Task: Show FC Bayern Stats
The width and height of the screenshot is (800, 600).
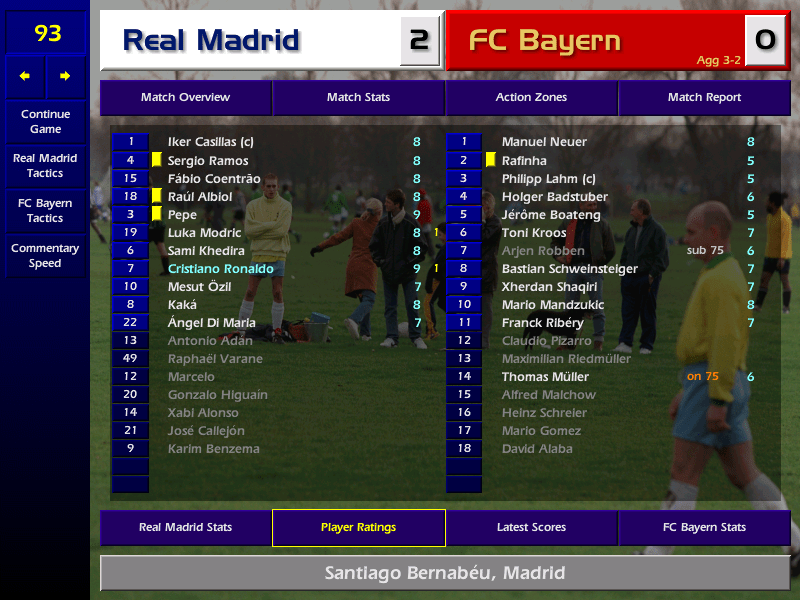Action: tap(704, 528)
